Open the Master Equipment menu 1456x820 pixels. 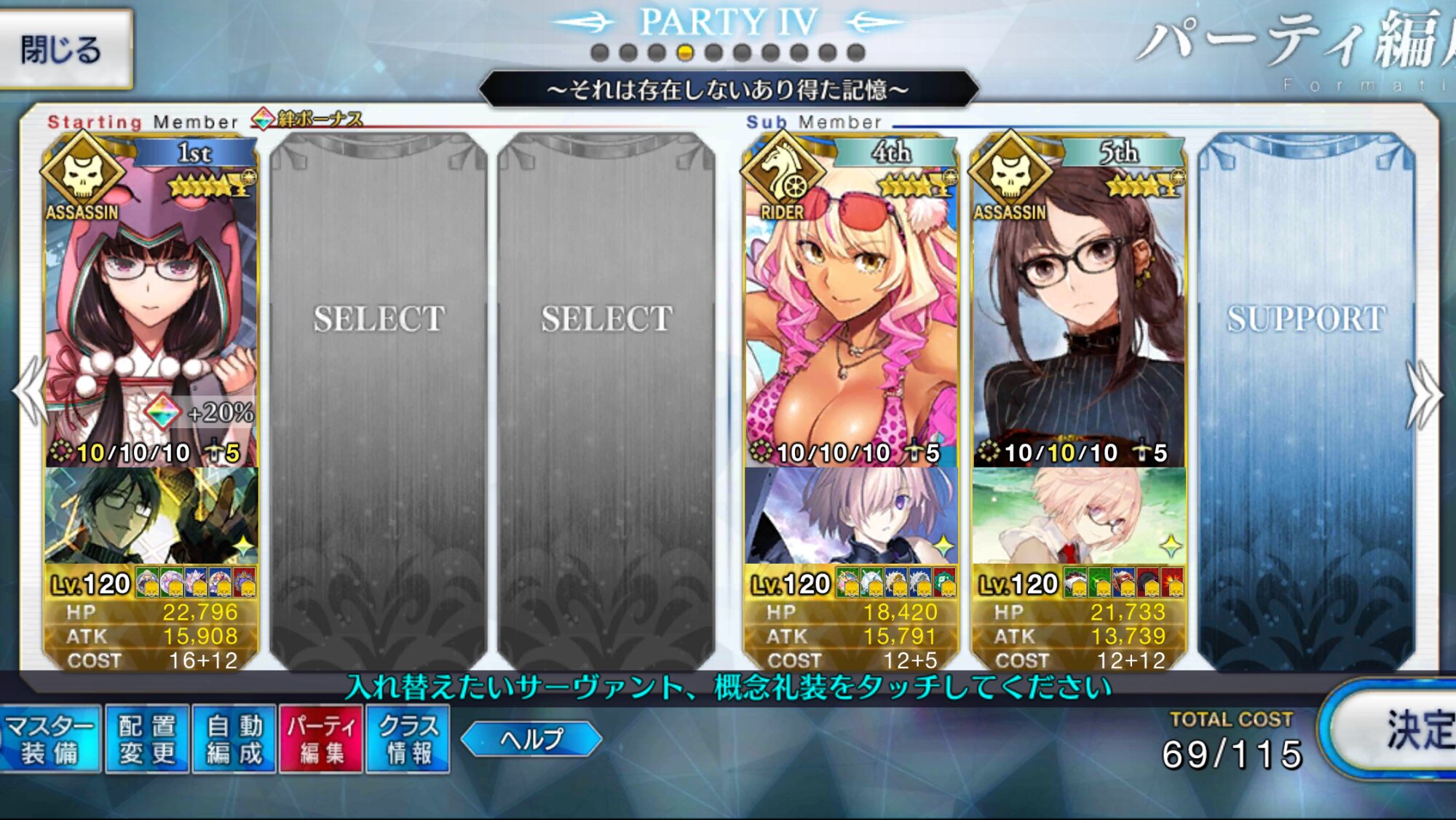pos(50,738)
